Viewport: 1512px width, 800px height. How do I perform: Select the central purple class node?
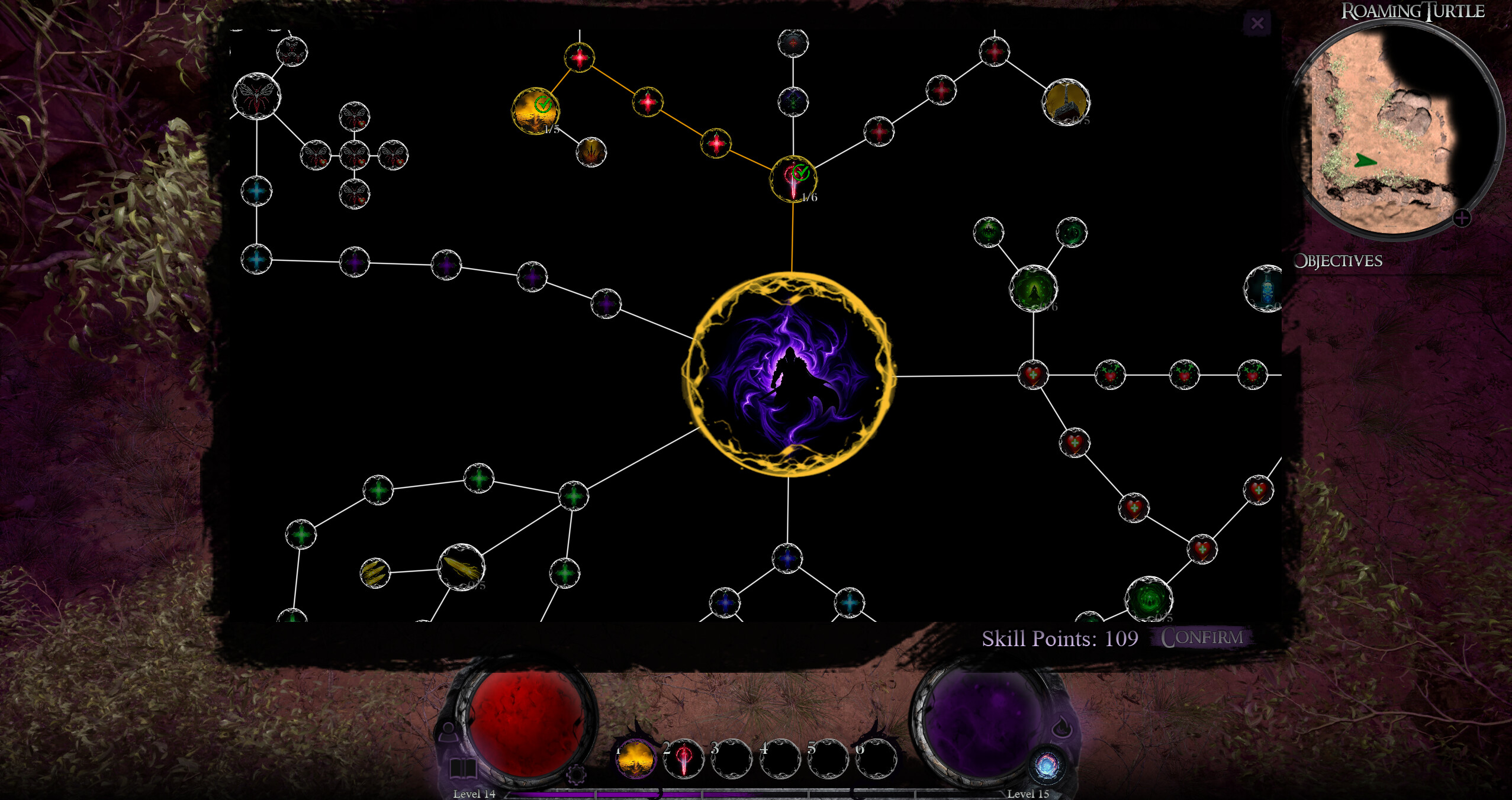[x=791, y=375]
